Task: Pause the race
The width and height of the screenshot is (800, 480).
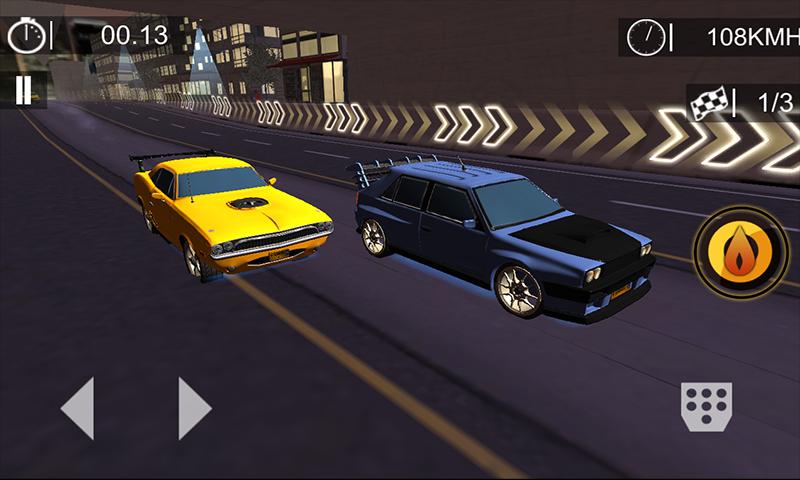Action: (x=23, y=89)
